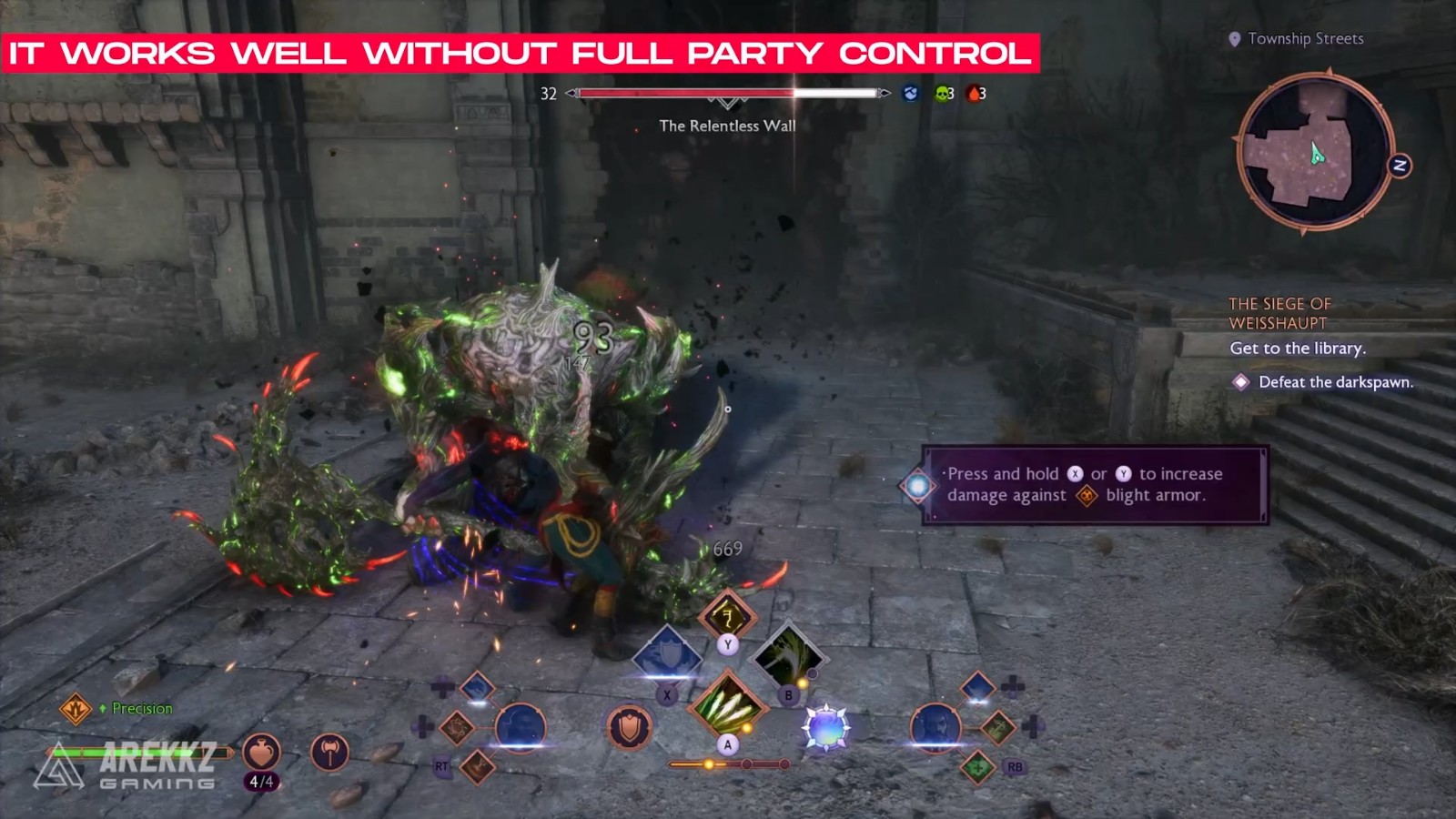The image size is (1456, 819).
Task: Activate the glowing blue ultimate orb
Action: click(825, 728)
